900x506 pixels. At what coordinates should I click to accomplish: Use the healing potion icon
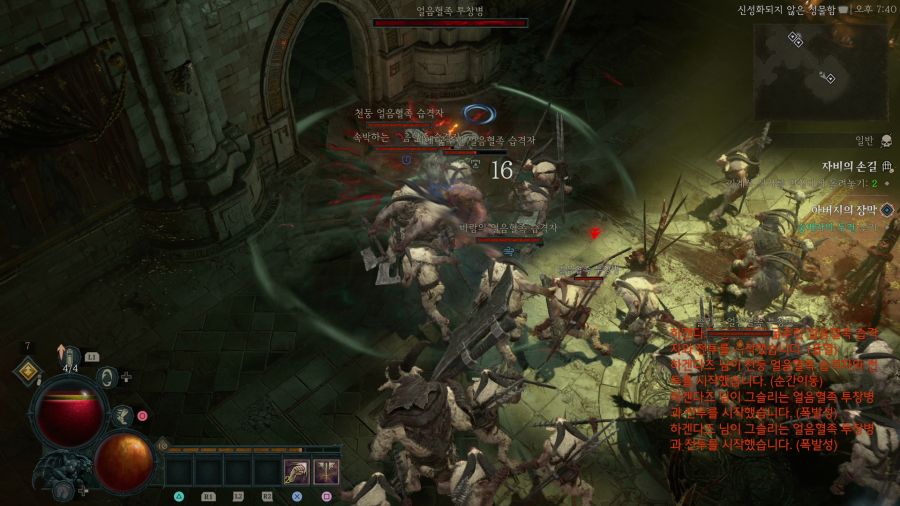71,355
